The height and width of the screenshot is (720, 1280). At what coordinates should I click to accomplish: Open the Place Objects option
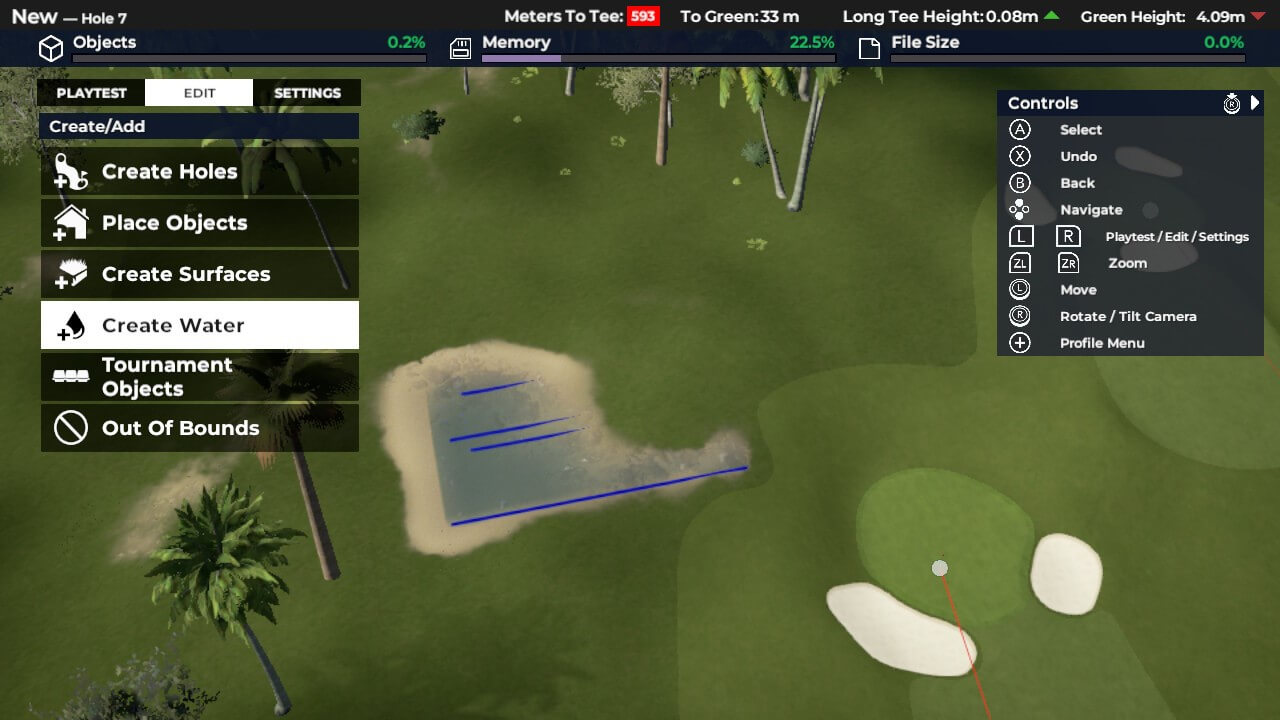(x=199, y=223)
